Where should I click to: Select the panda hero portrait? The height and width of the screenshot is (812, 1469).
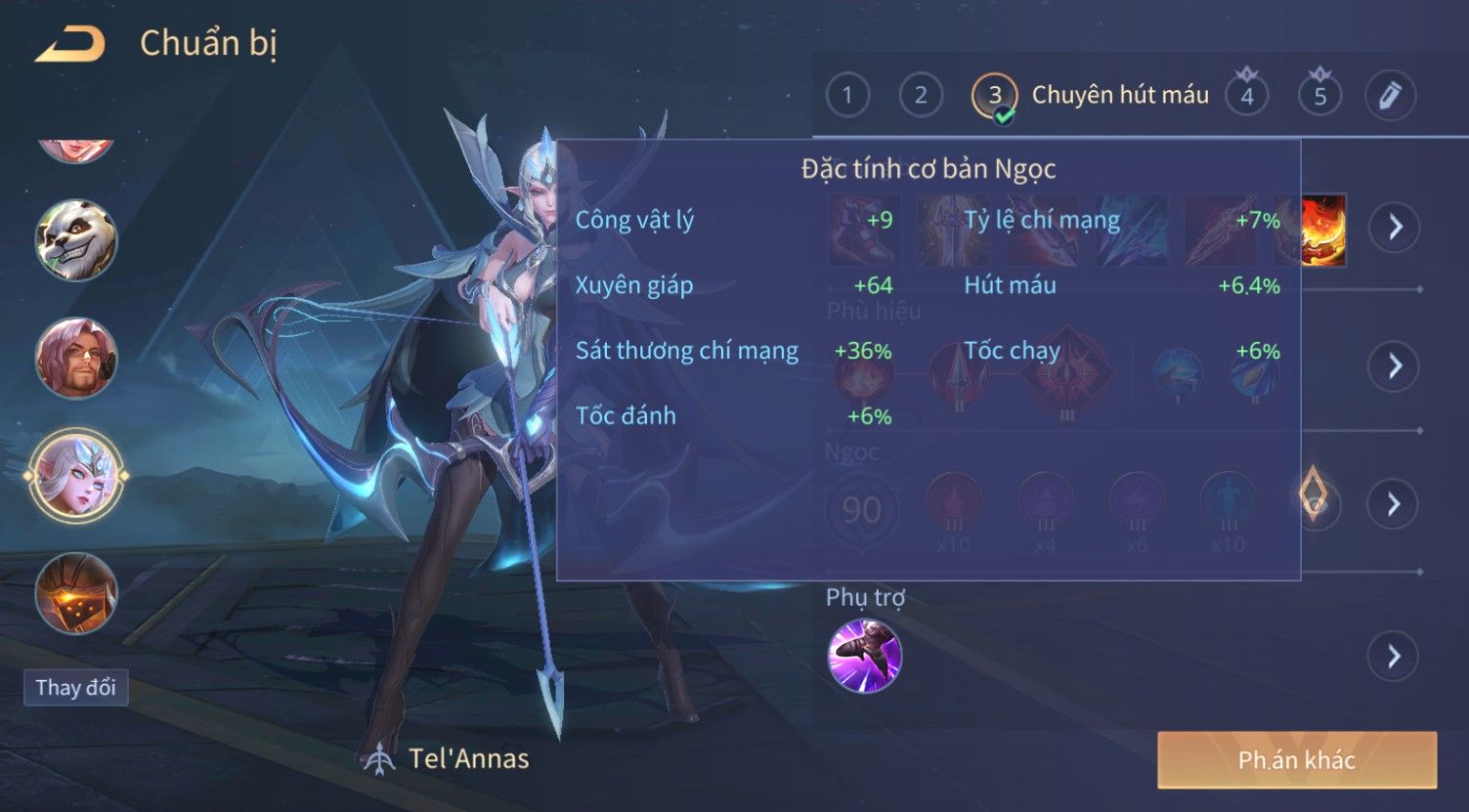tap(76, 240)
